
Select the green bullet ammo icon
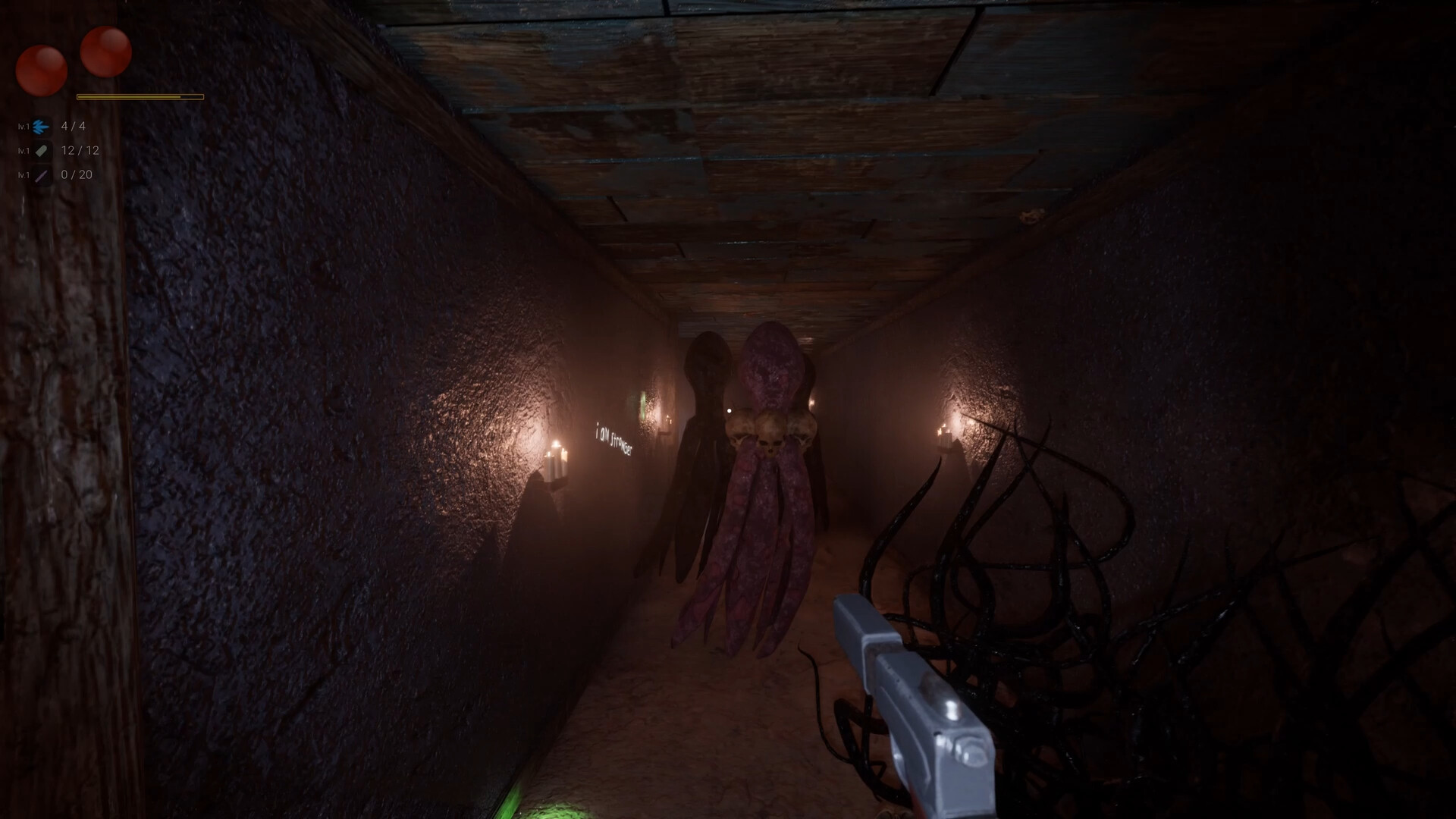42,151
